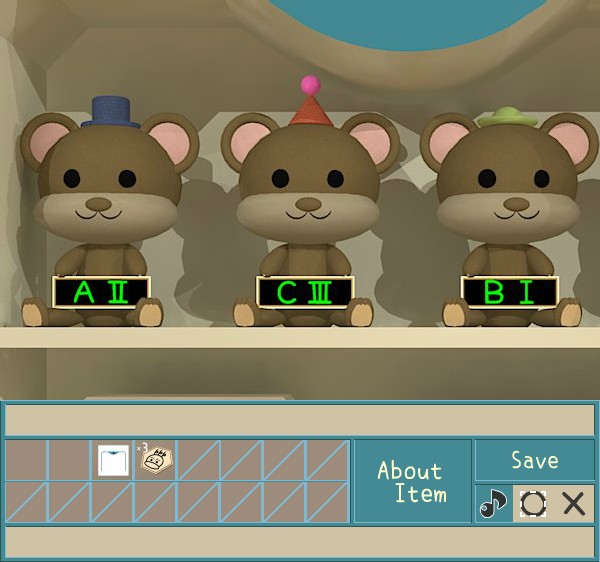The height and width of the screenshot is (562, 600).
Task: Save the game
Action: tap(534, 461)
